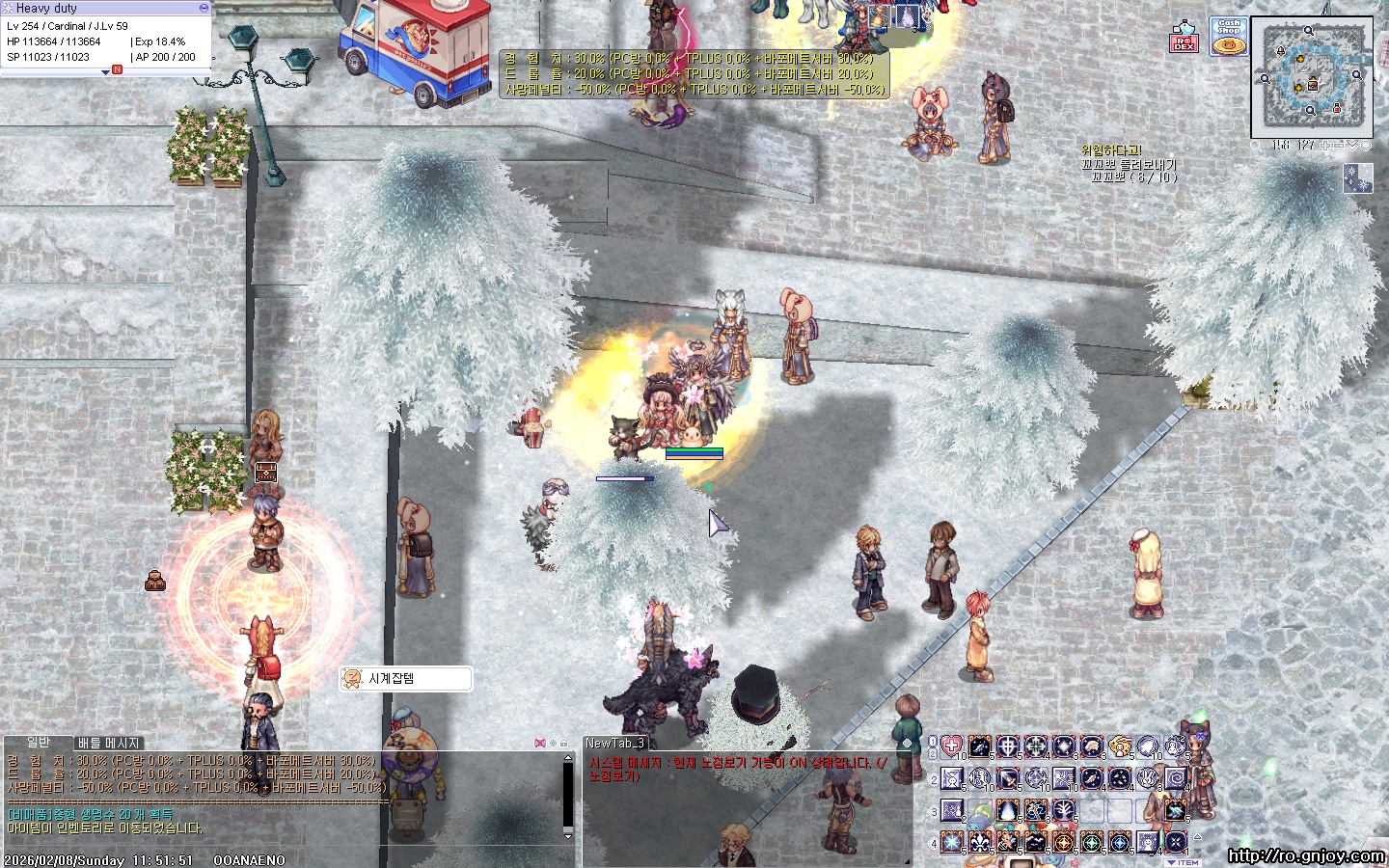This screenshot has height=868, width=1389.
Task: Select the NewTab_3 chat tab
Action: pos(614,743)
